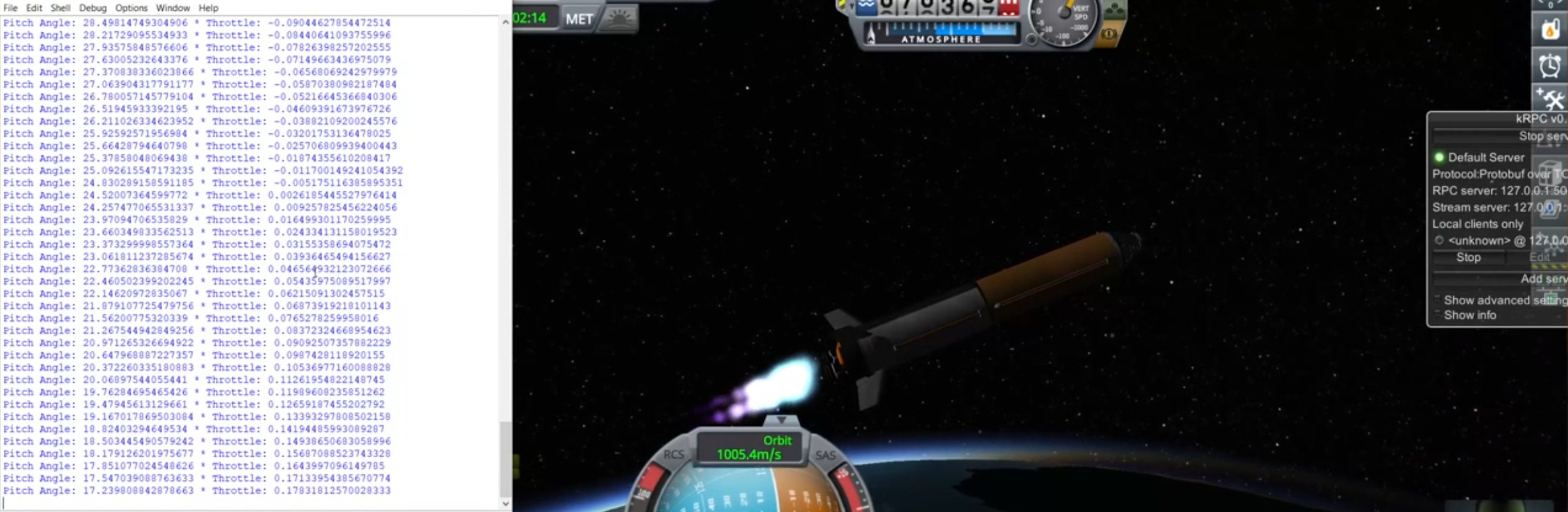Select the Default Server entry

tap(1485, 157)
